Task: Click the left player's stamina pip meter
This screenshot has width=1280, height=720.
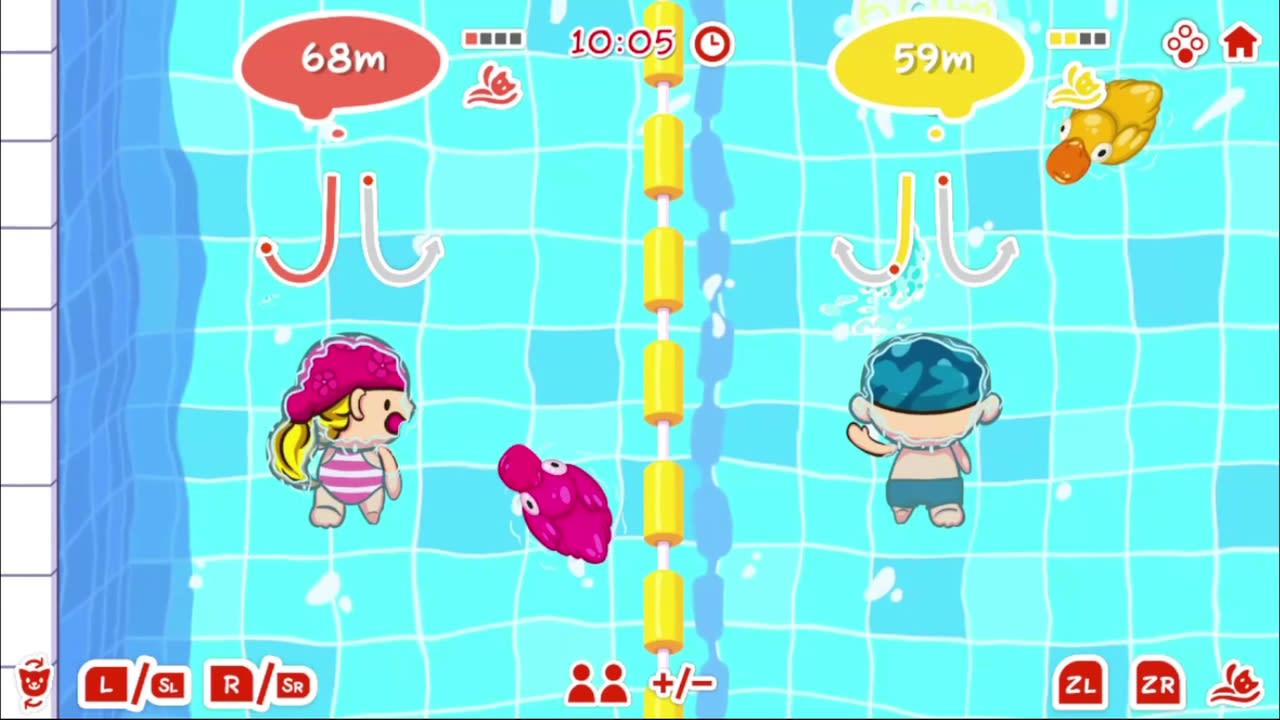Action: click(494, 38)
